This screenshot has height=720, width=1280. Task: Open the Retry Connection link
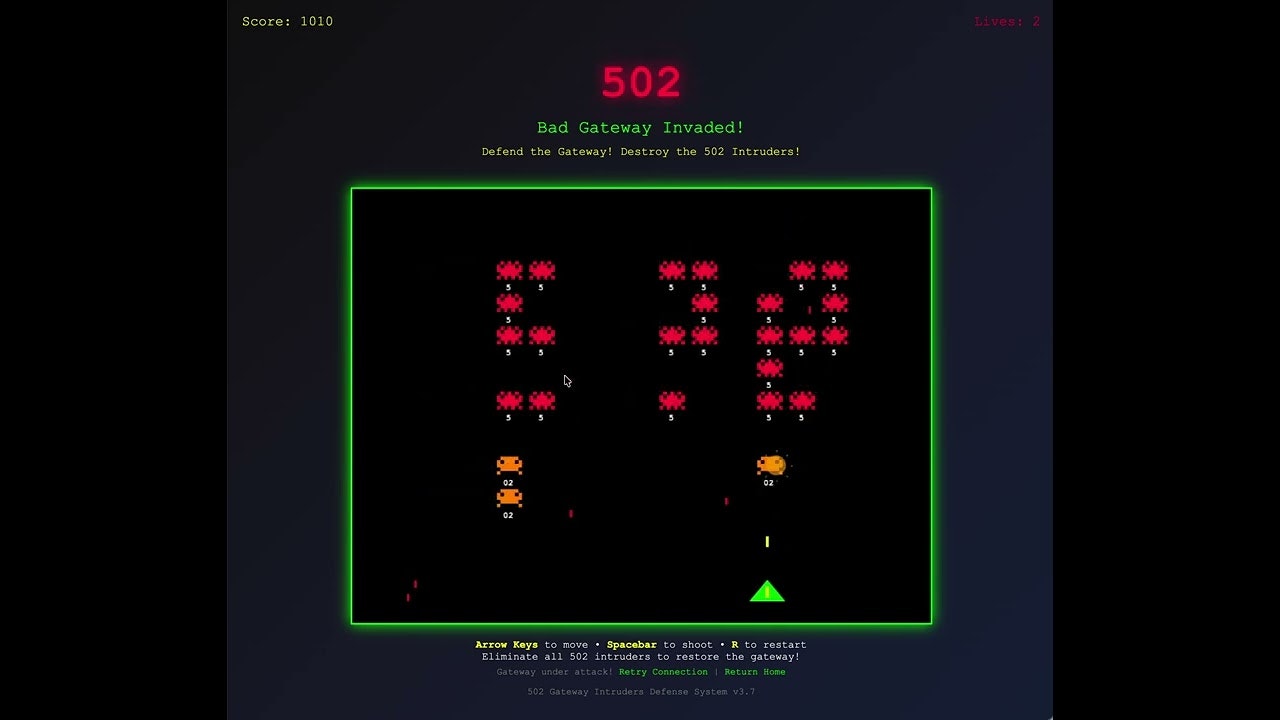663,672
